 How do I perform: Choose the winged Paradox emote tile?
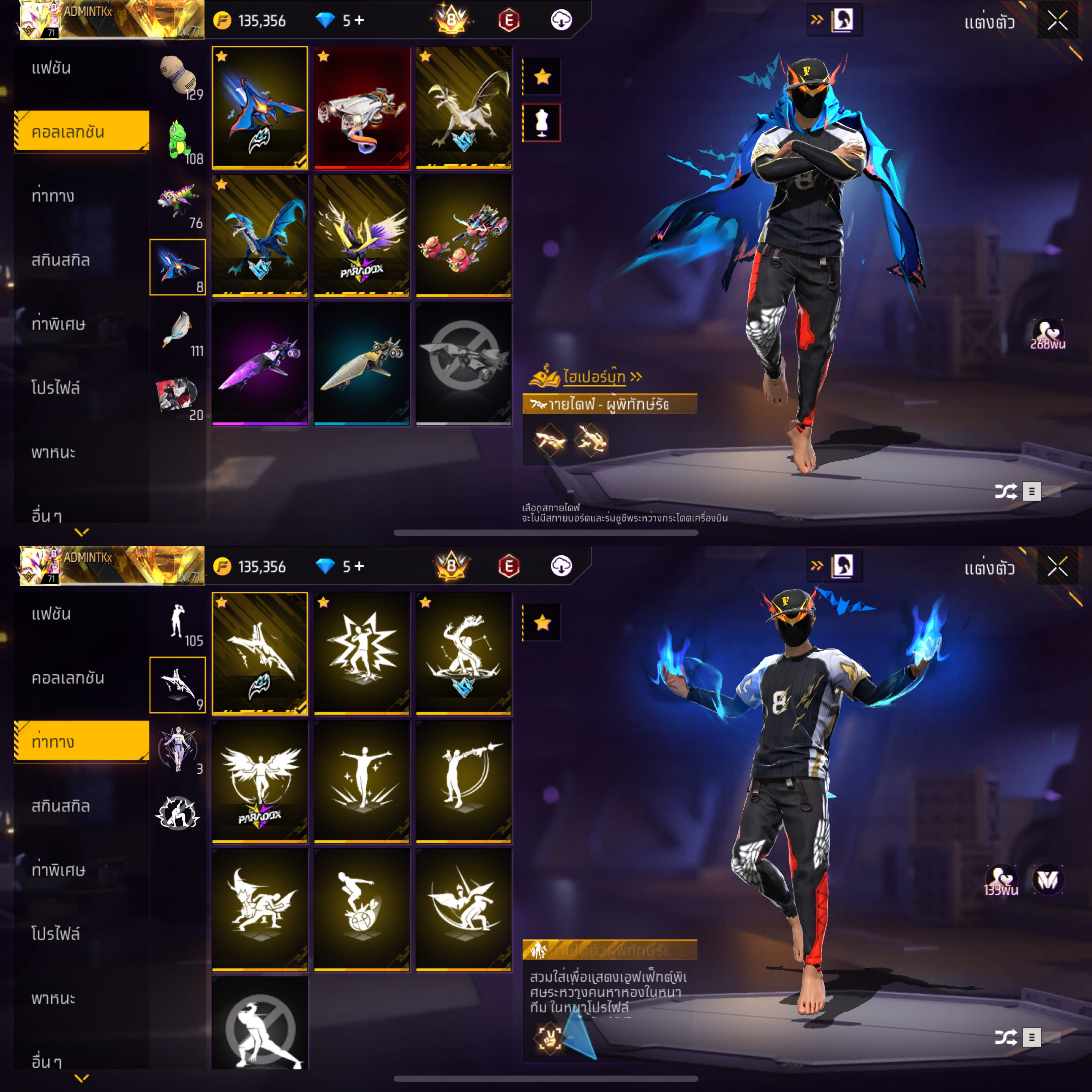tap(259, 781)
